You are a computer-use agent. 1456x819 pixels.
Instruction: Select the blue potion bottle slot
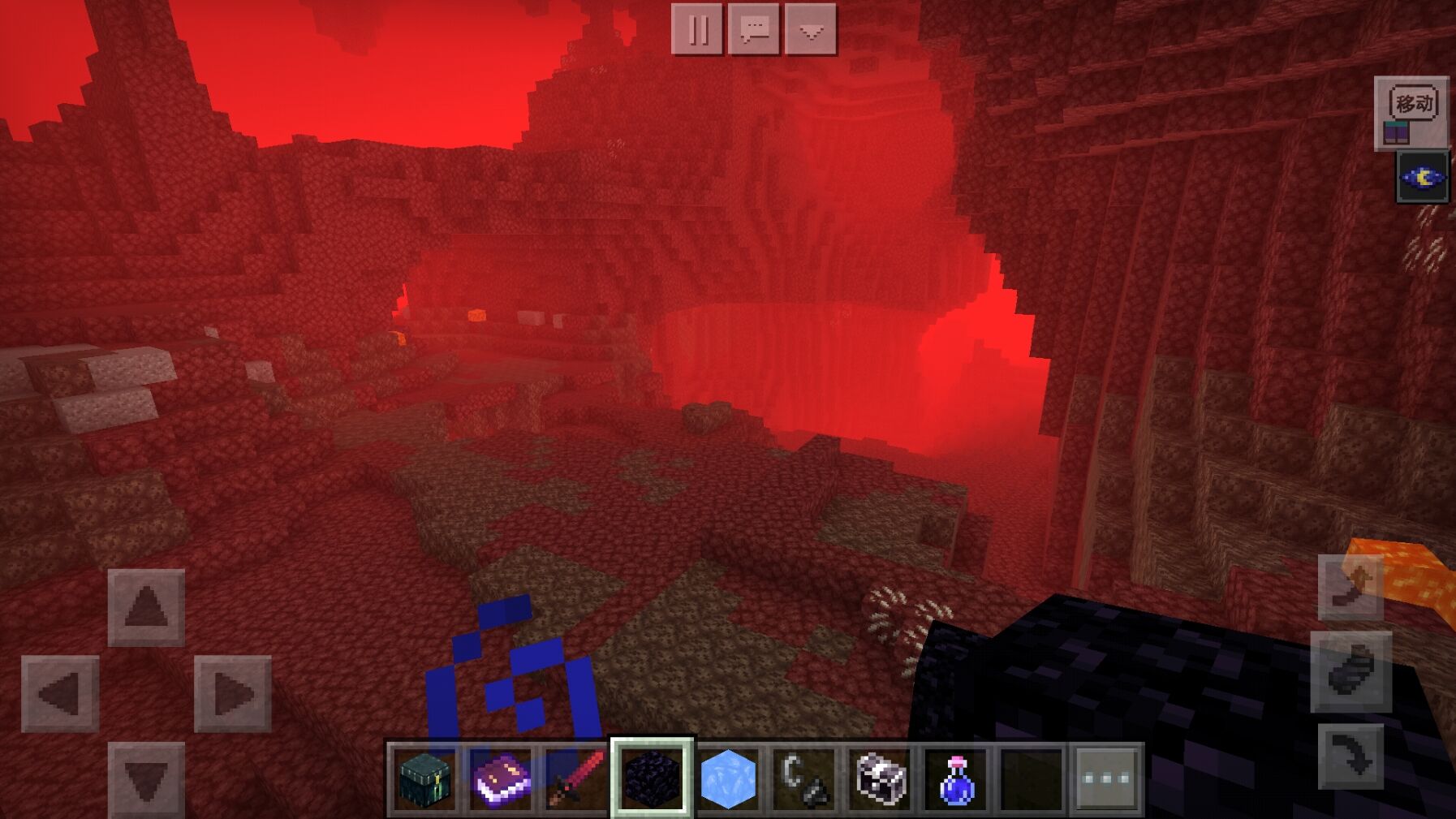[x=955, y=779]
